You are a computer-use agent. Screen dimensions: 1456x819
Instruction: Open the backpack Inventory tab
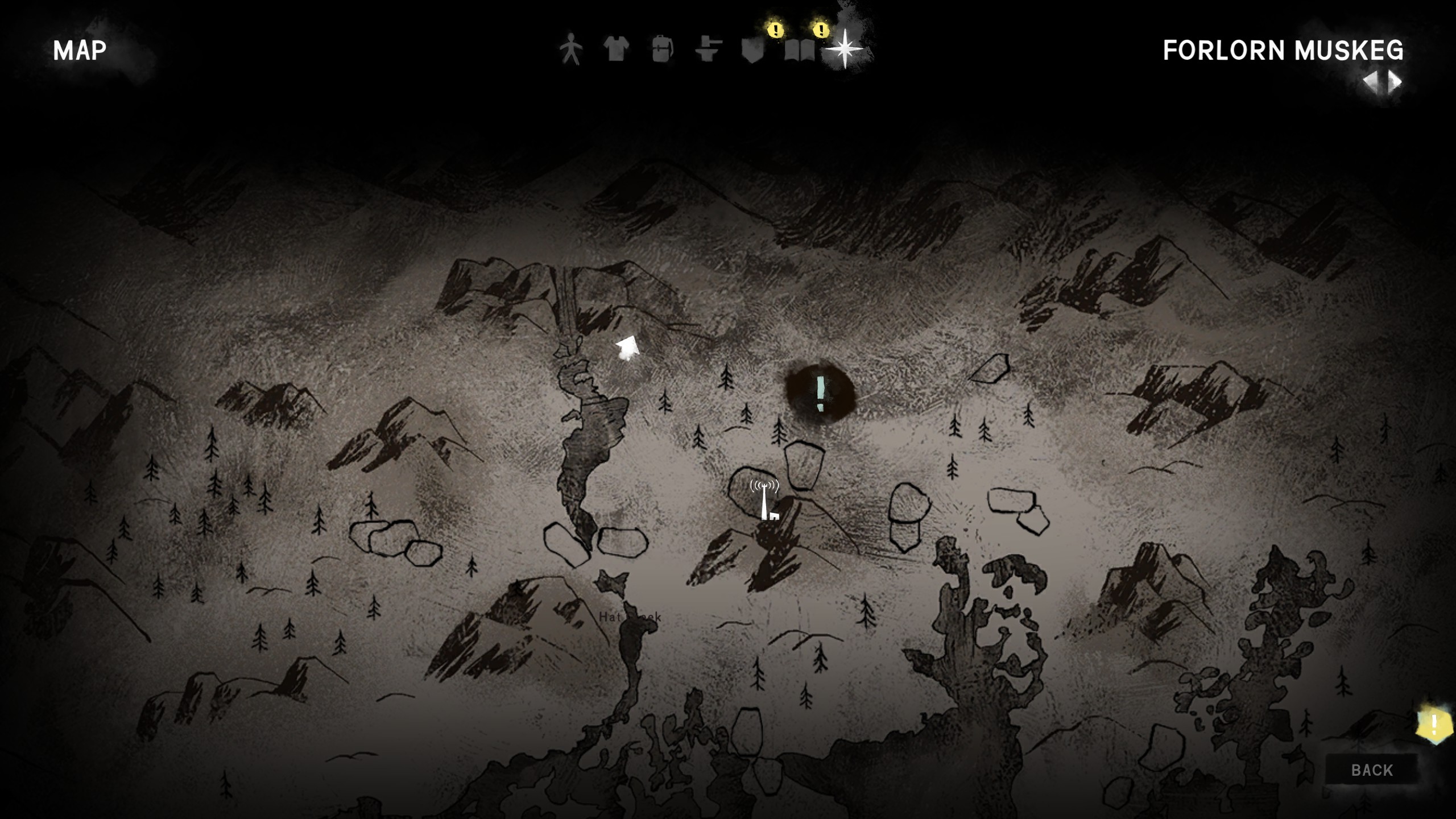pos(662,49)
